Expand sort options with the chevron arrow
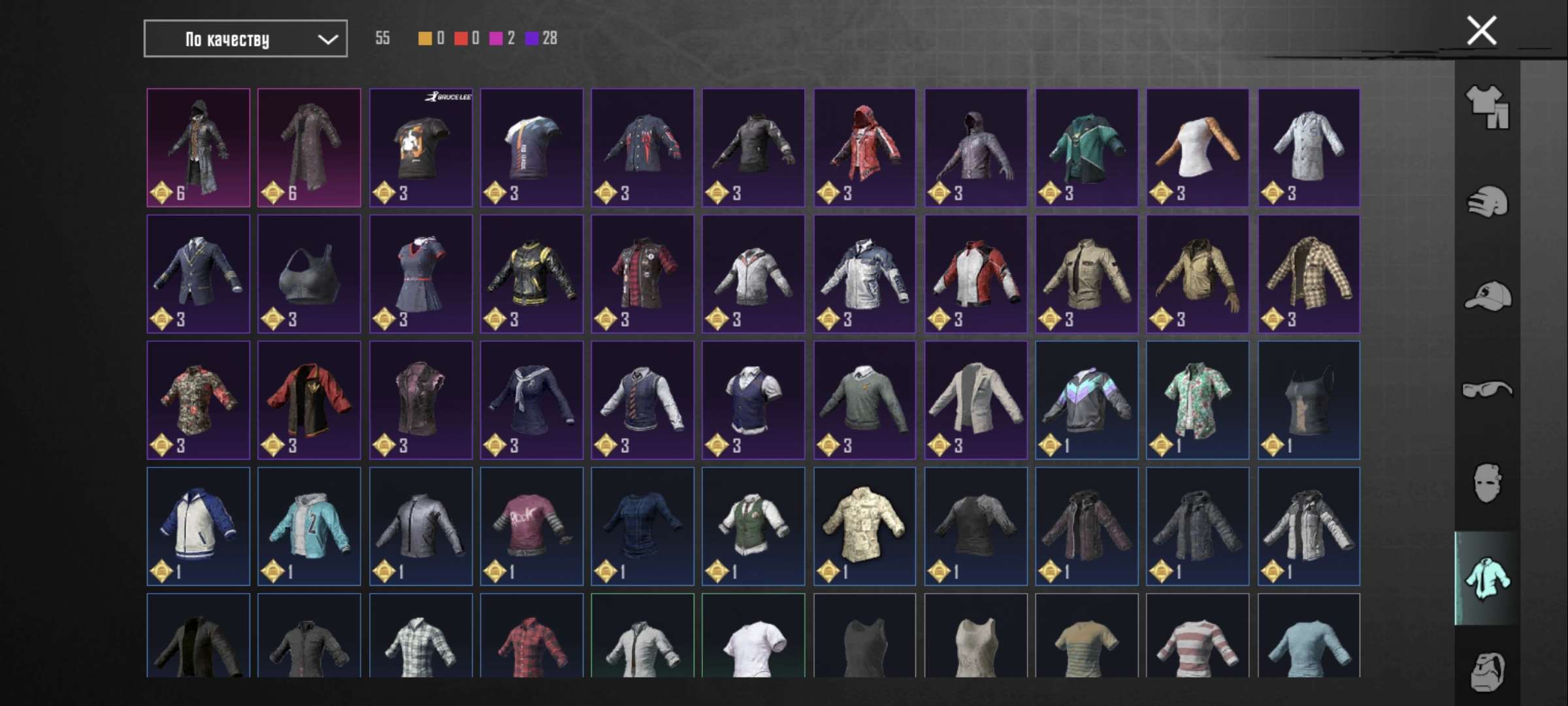 pyautogui.click(x=329, y=39)
